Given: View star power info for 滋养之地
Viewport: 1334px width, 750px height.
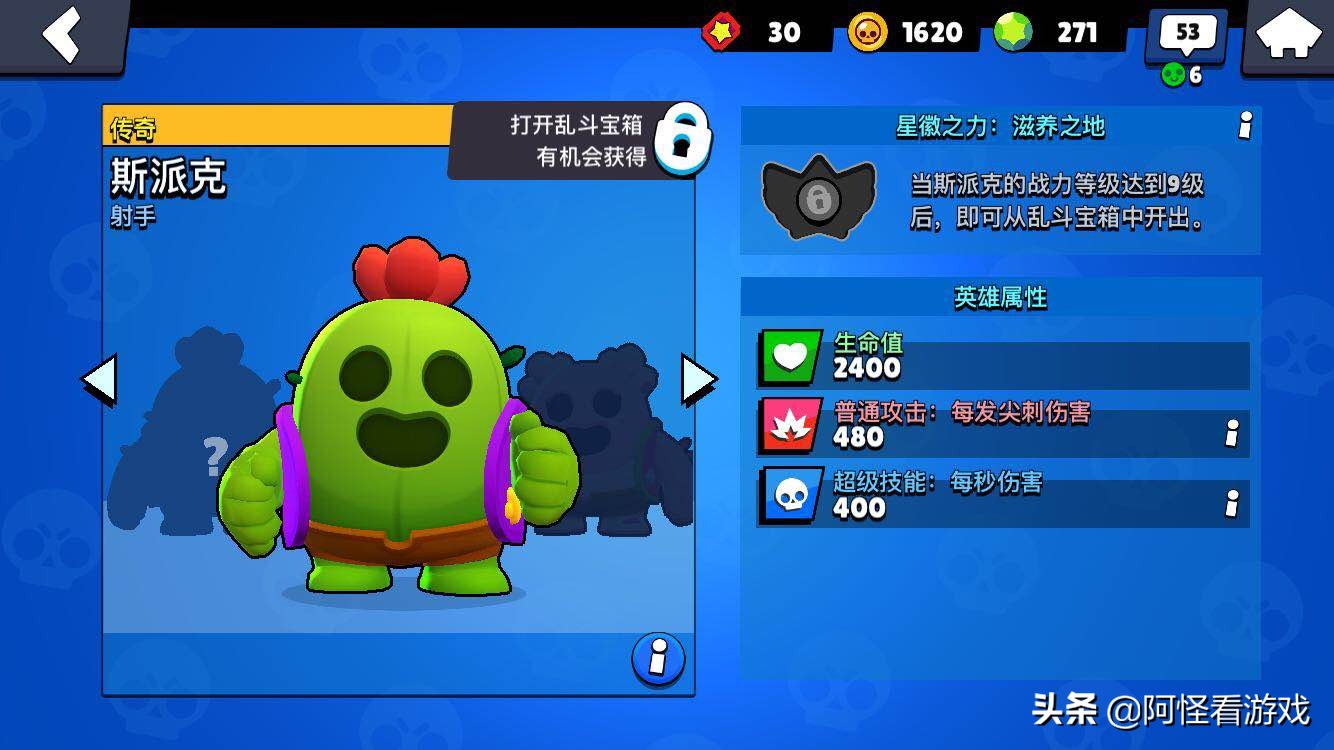Looking at the screenshot, I should pyautogui.click(x=1245, y=126).
